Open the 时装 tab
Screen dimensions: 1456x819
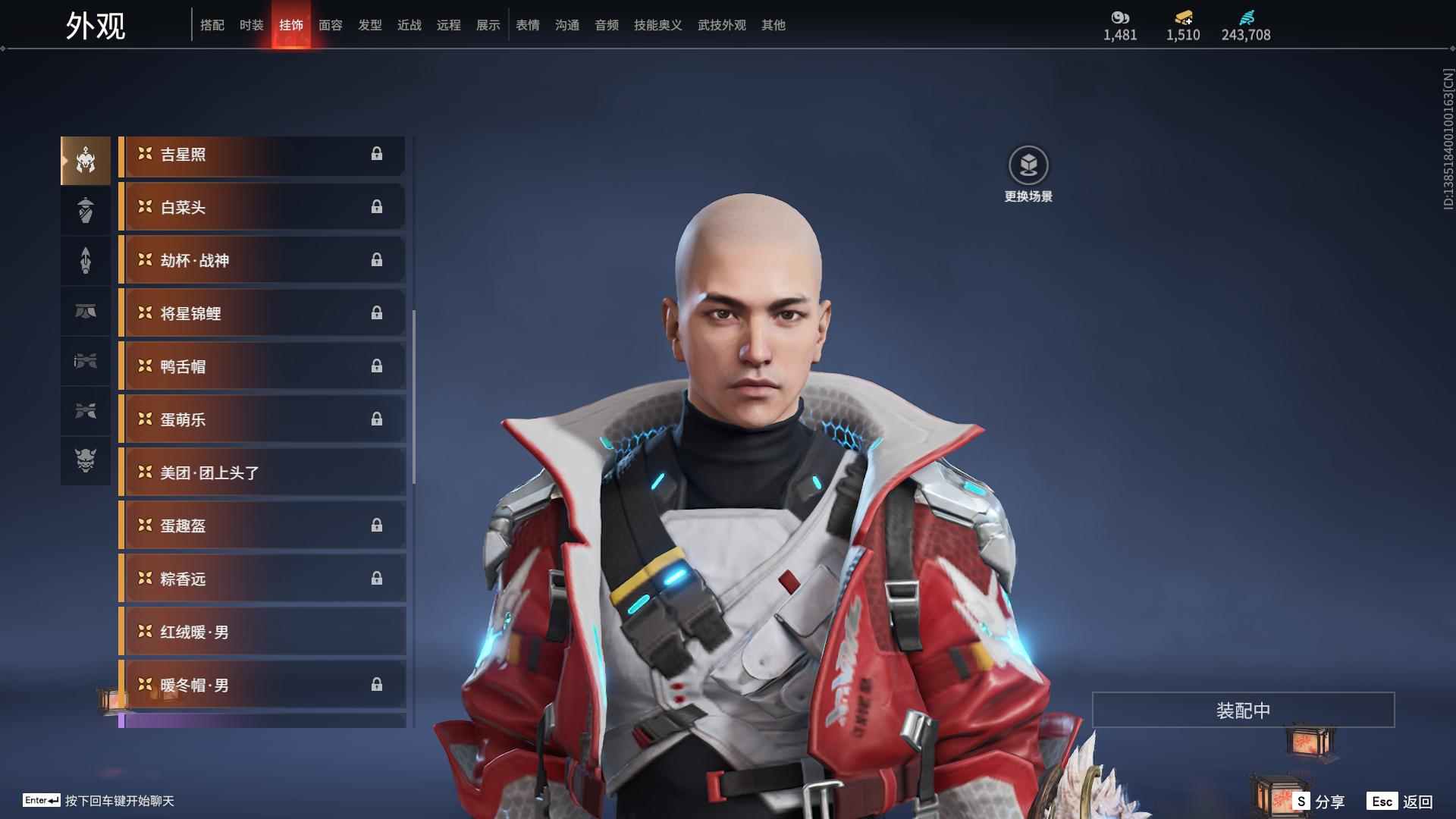click(251, 25)
